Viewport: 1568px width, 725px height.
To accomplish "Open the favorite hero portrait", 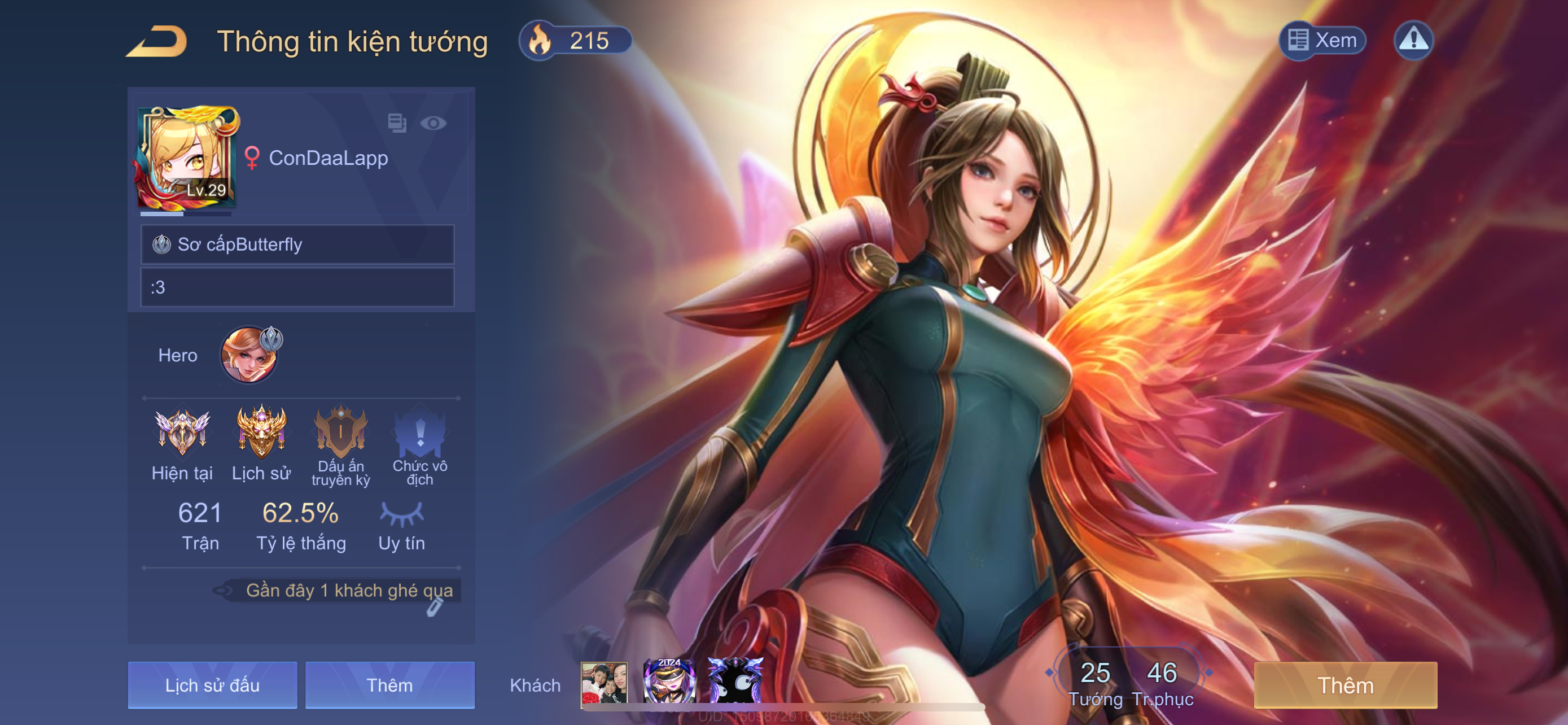I will 249,355.
